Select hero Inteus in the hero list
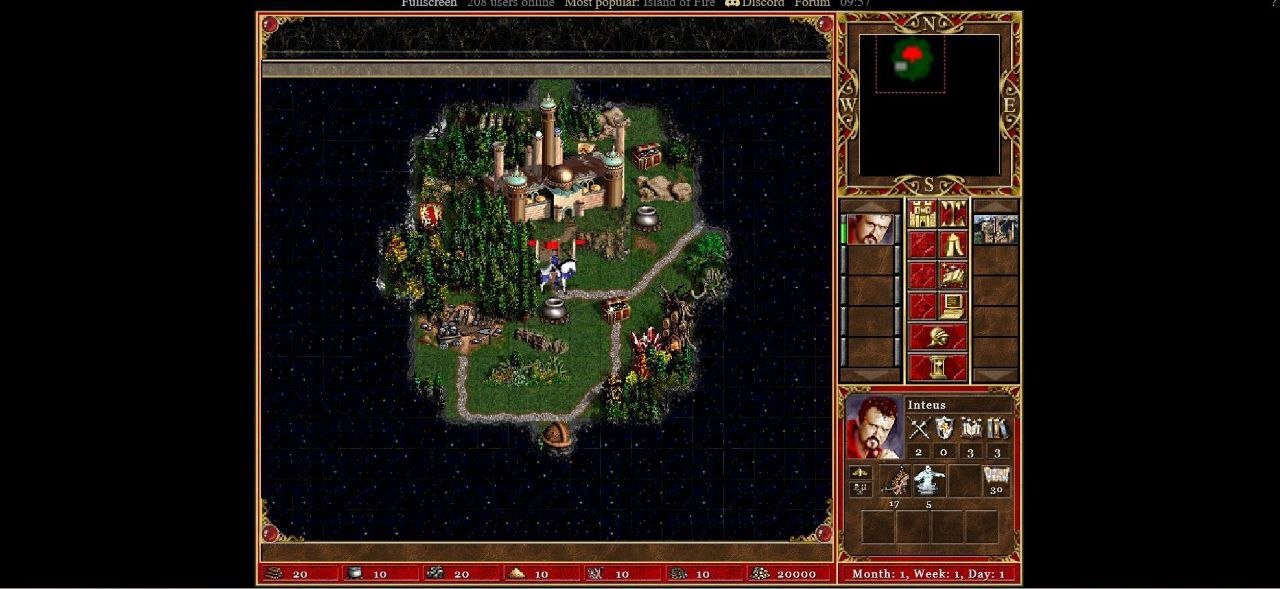 click(868, 229)
